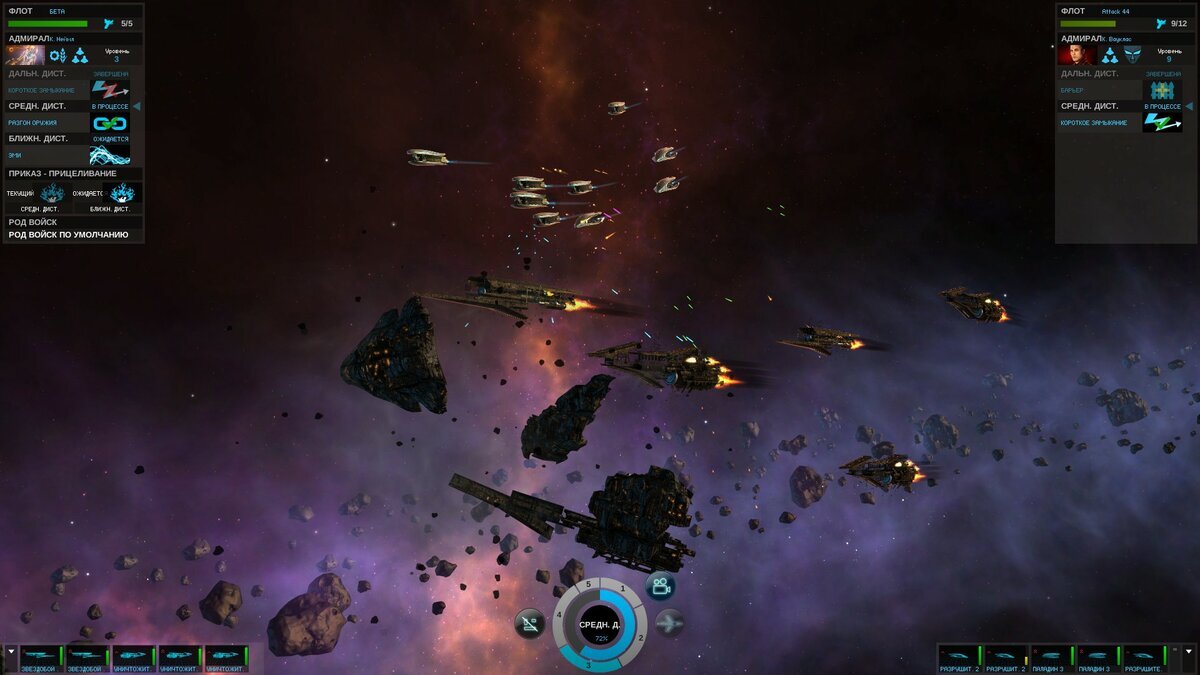Screen dimensions: 1200x675
Task: Select the ЭМИ wave battle card
Action: 110,155
